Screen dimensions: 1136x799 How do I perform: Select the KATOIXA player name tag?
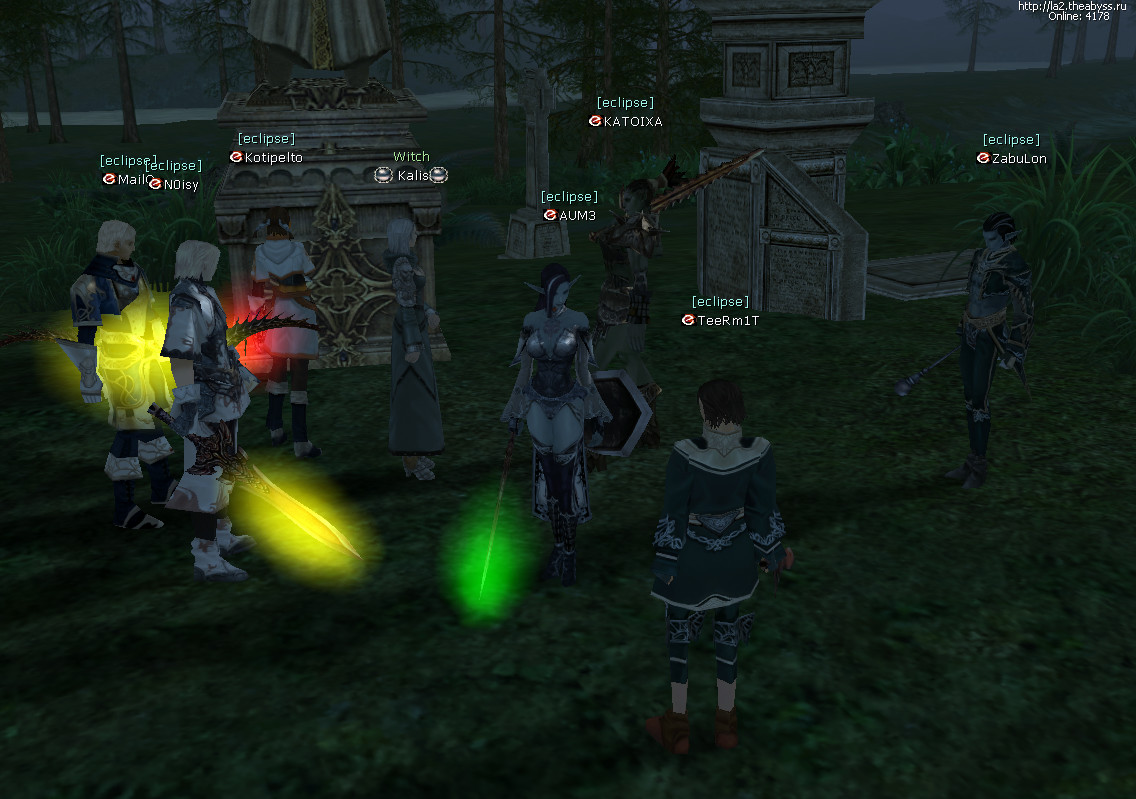632,121
